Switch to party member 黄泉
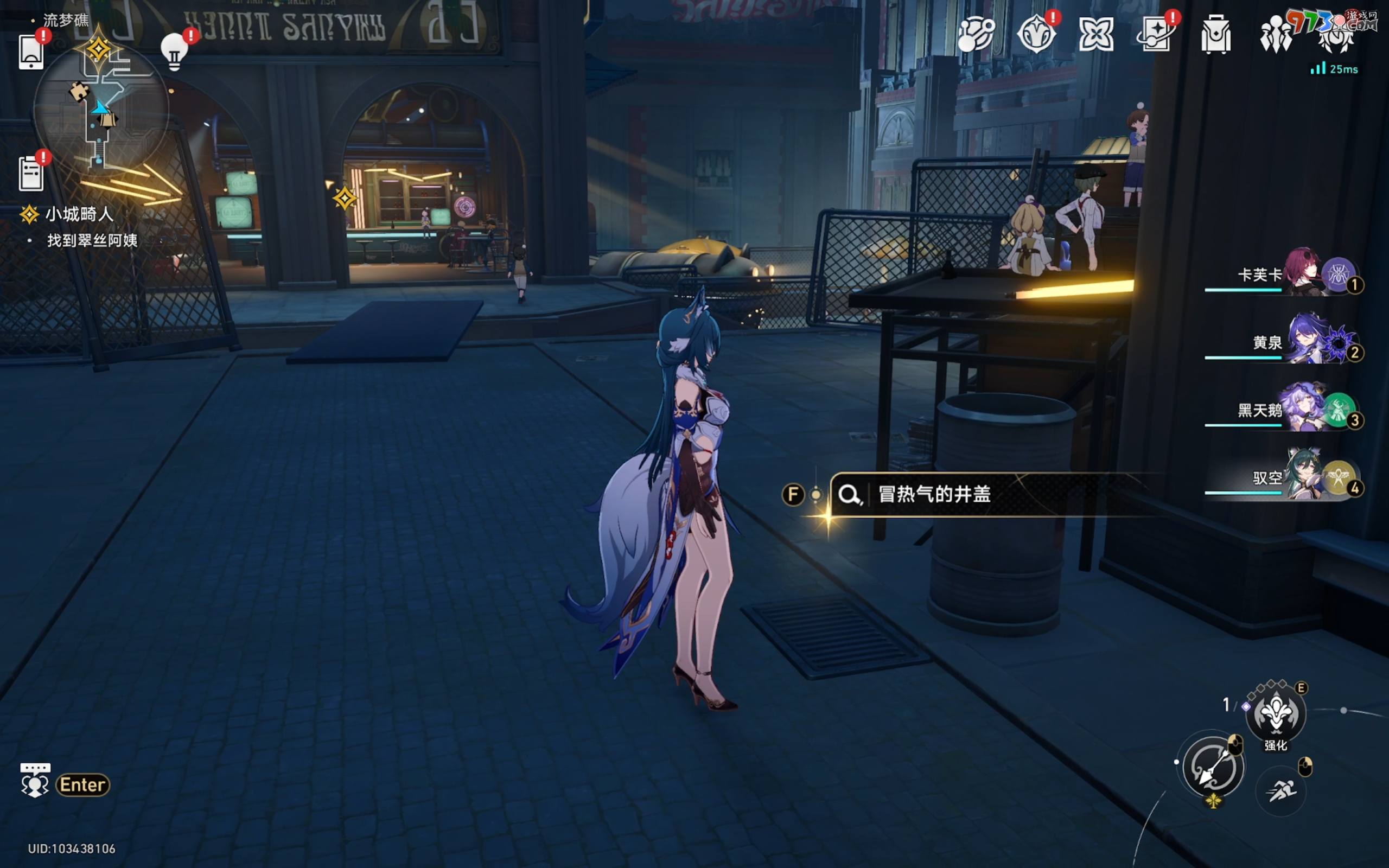Screen dimensions: 1389x868 click(x=1303, y=342)
